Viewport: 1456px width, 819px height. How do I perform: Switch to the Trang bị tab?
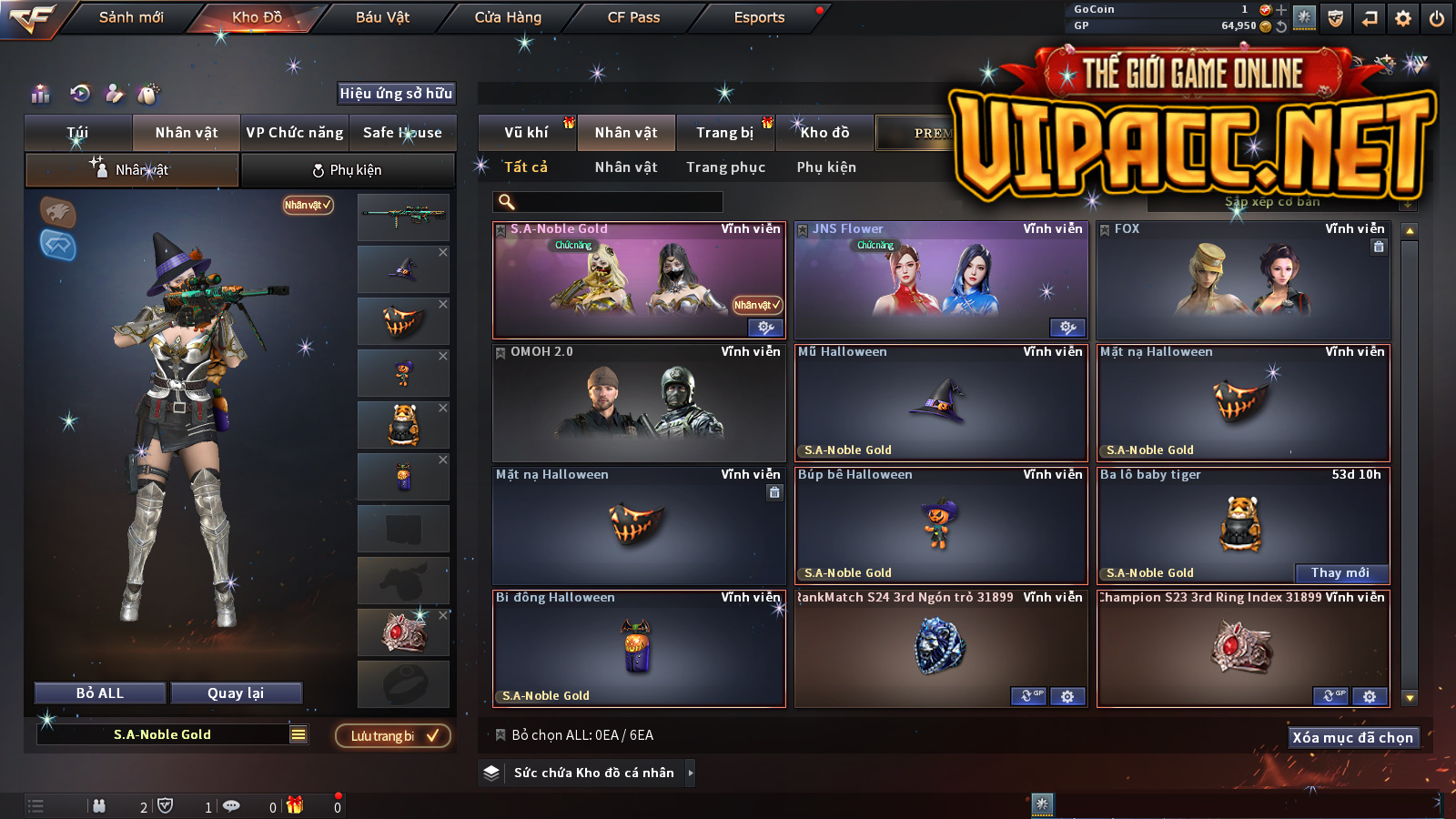click(x=725, y=133)
